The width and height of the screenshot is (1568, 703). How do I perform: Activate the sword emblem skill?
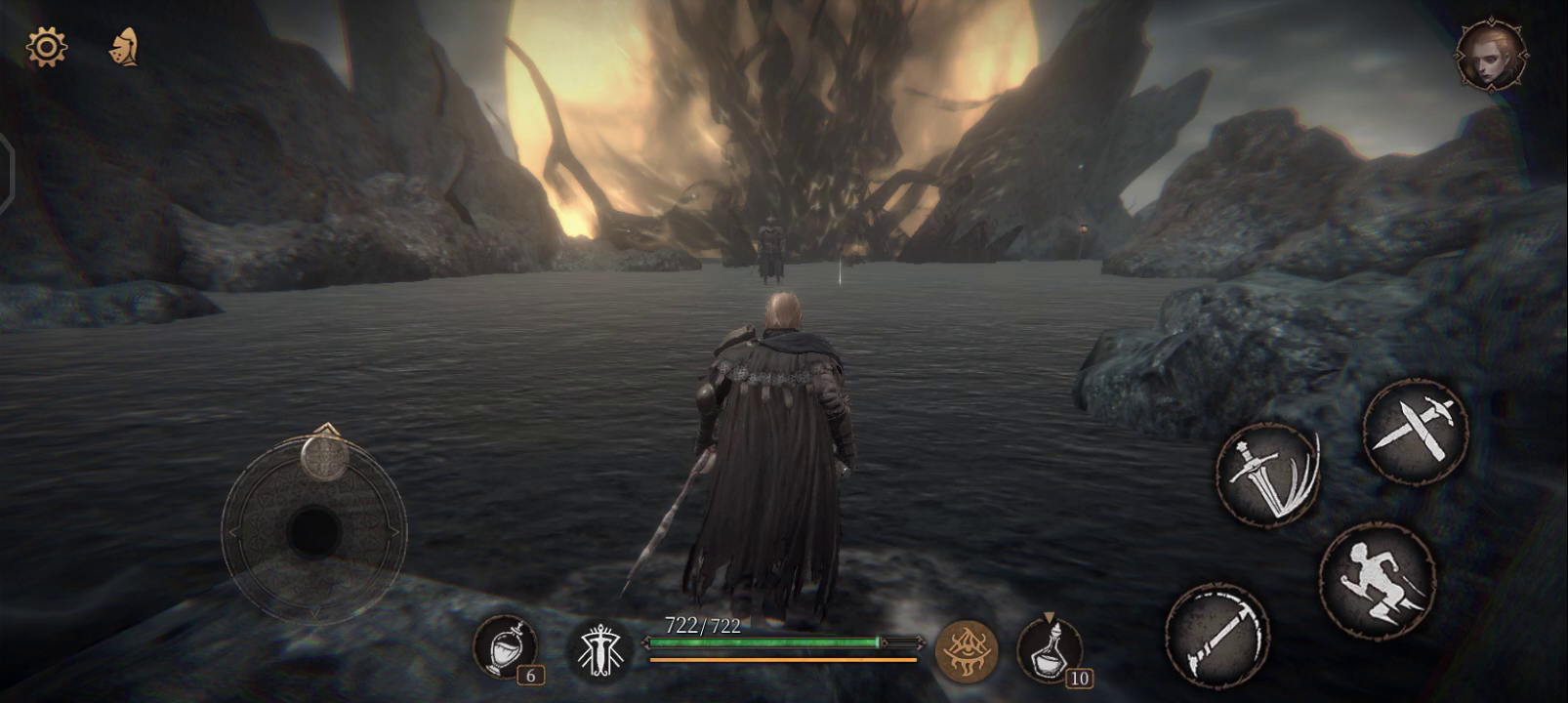[599, 650]
